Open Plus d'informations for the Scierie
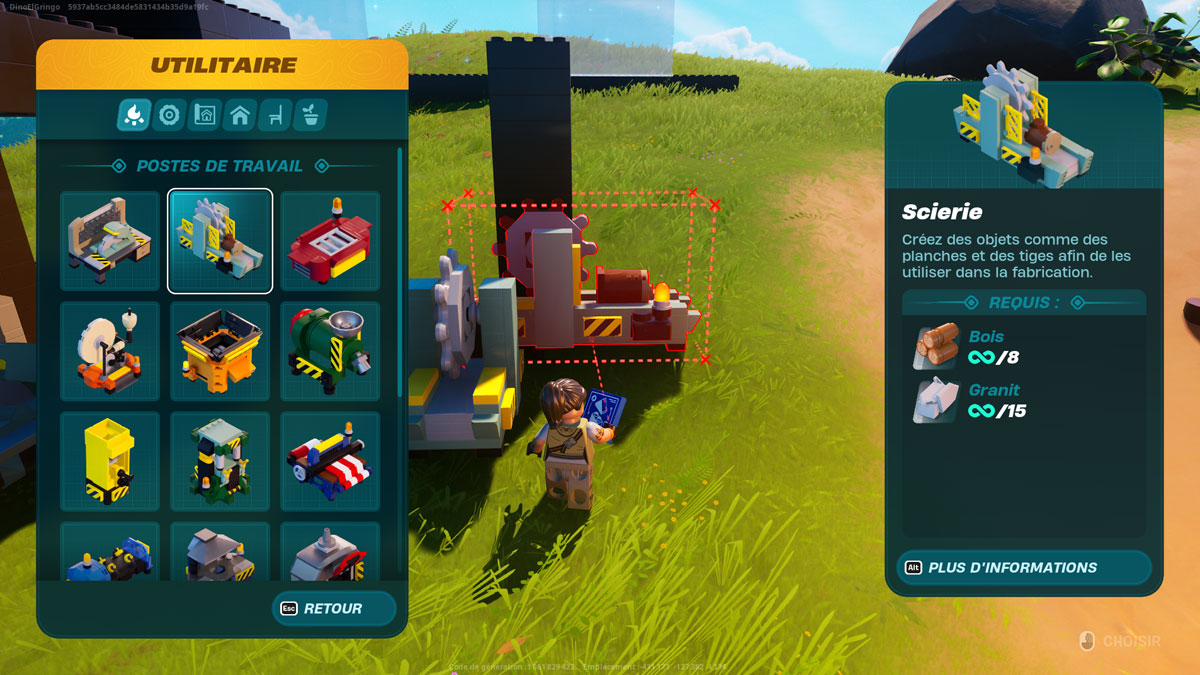 [x=1024, y=567]
